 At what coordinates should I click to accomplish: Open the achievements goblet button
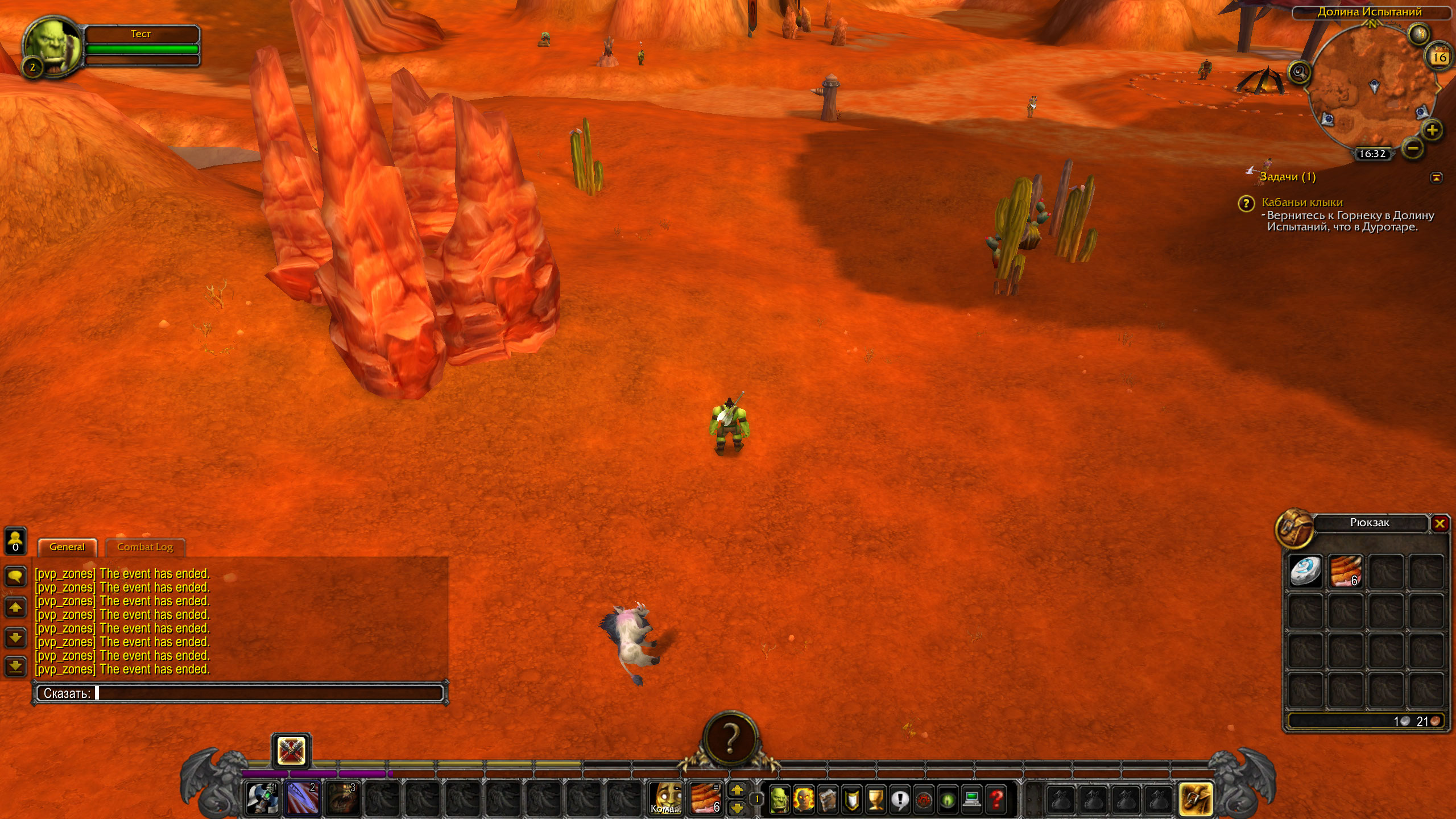pos(875,799)
